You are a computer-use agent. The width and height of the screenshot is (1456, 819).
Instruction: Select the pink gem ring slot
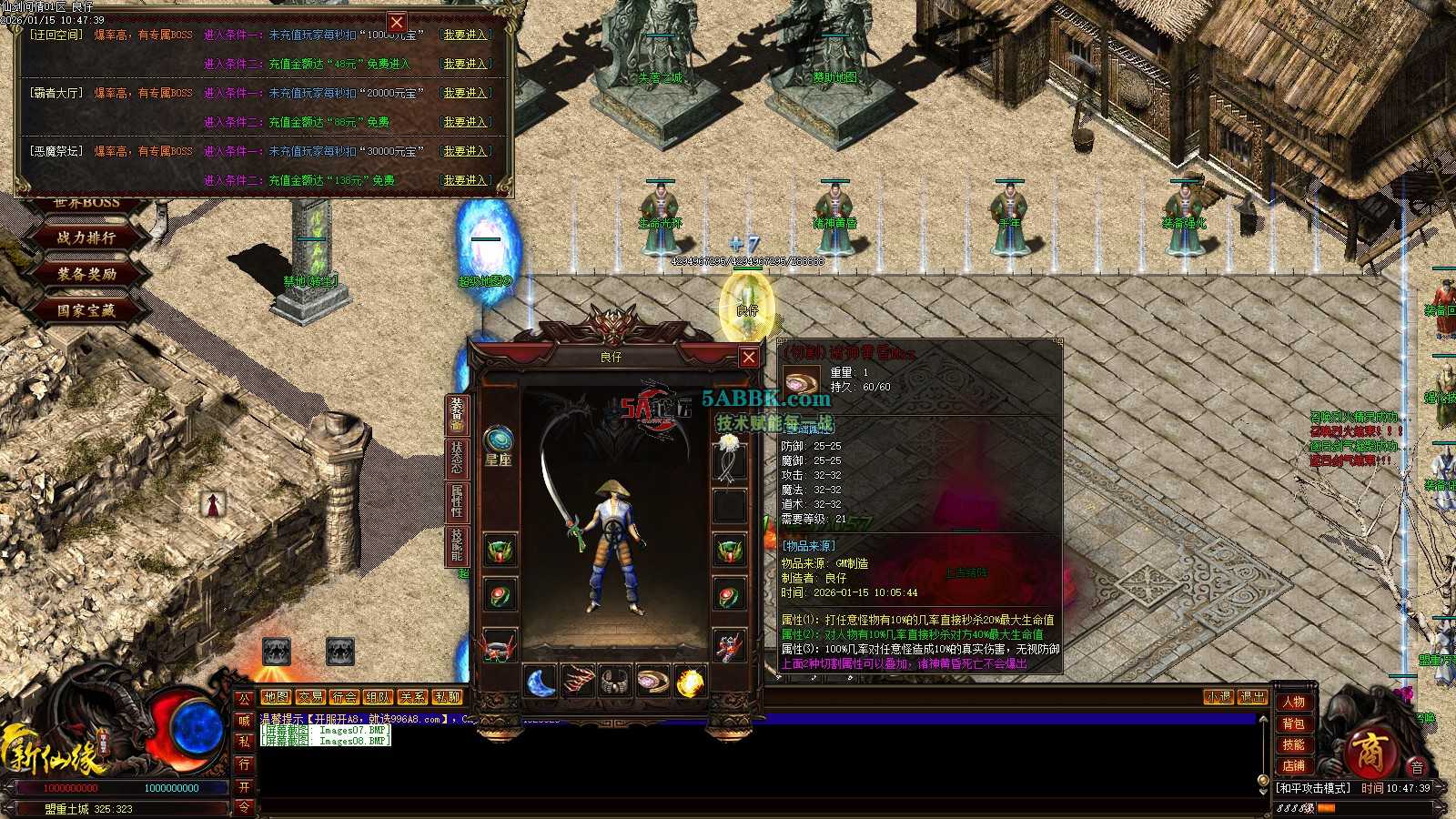[652, 682]
